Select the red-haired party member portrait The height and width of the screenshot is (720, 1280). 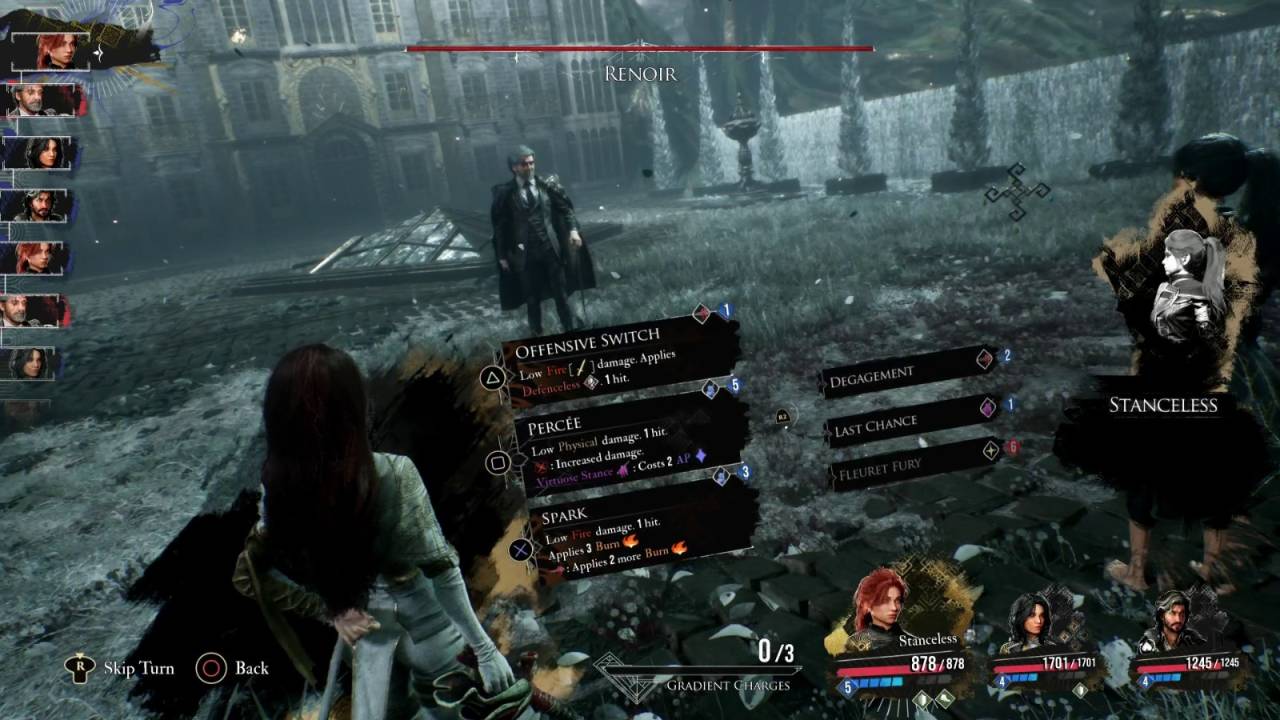880,598
